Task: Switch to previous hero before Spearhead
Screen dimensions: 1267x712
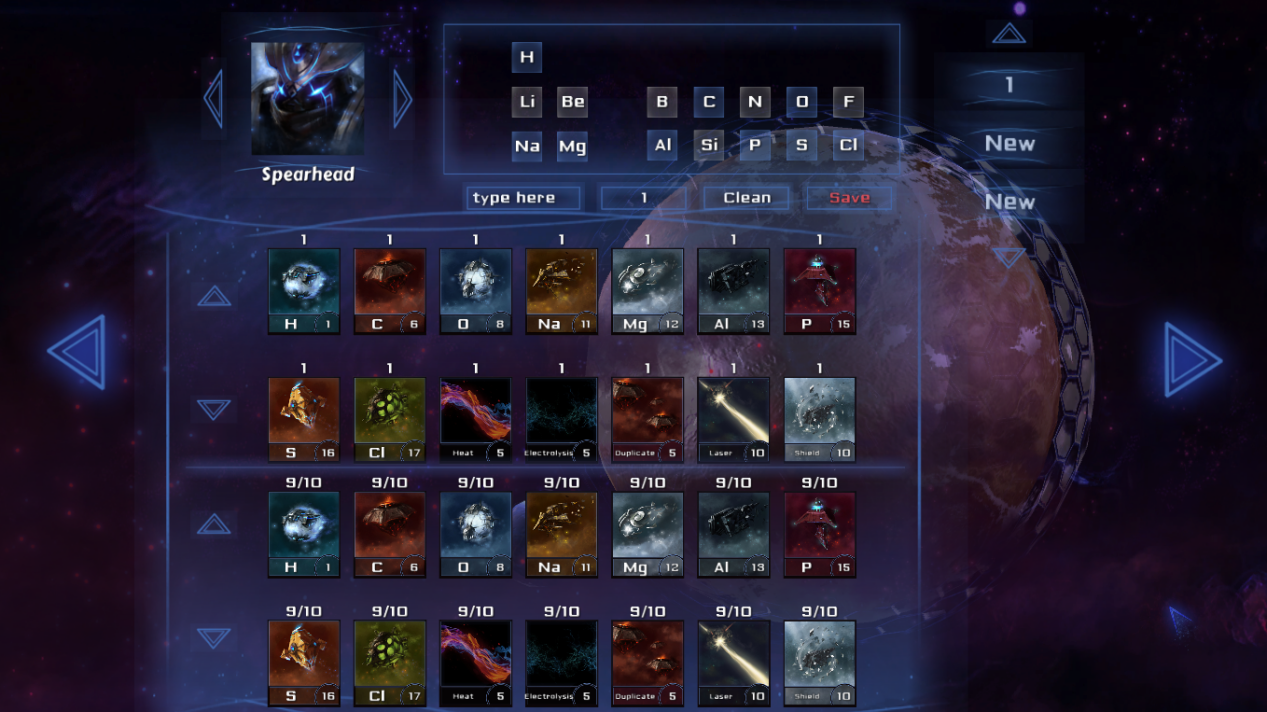Action: pyautogui.click(x=213, y=98)
